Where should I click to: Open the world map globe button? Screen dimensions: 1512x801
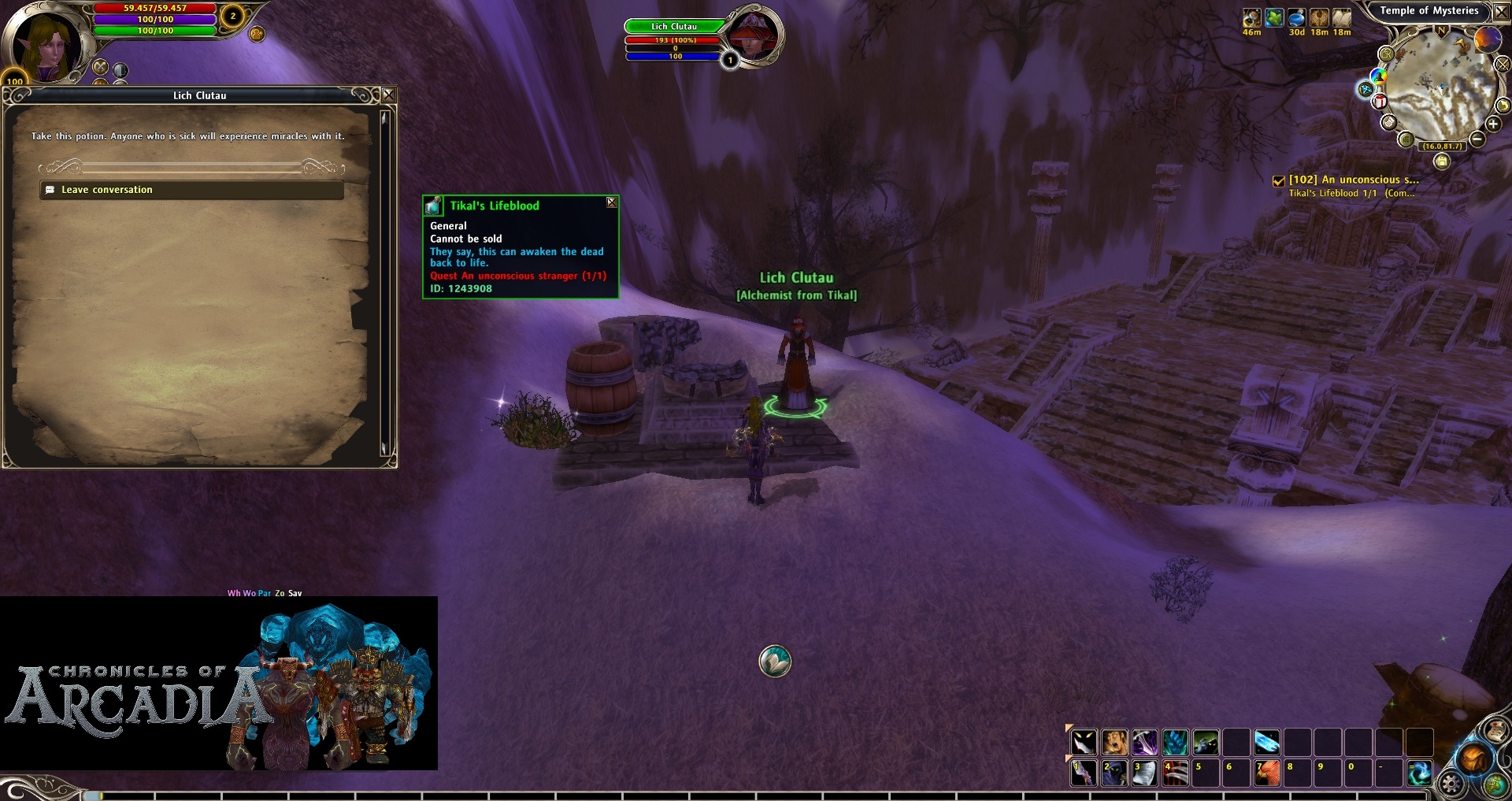click(1495, 784)
